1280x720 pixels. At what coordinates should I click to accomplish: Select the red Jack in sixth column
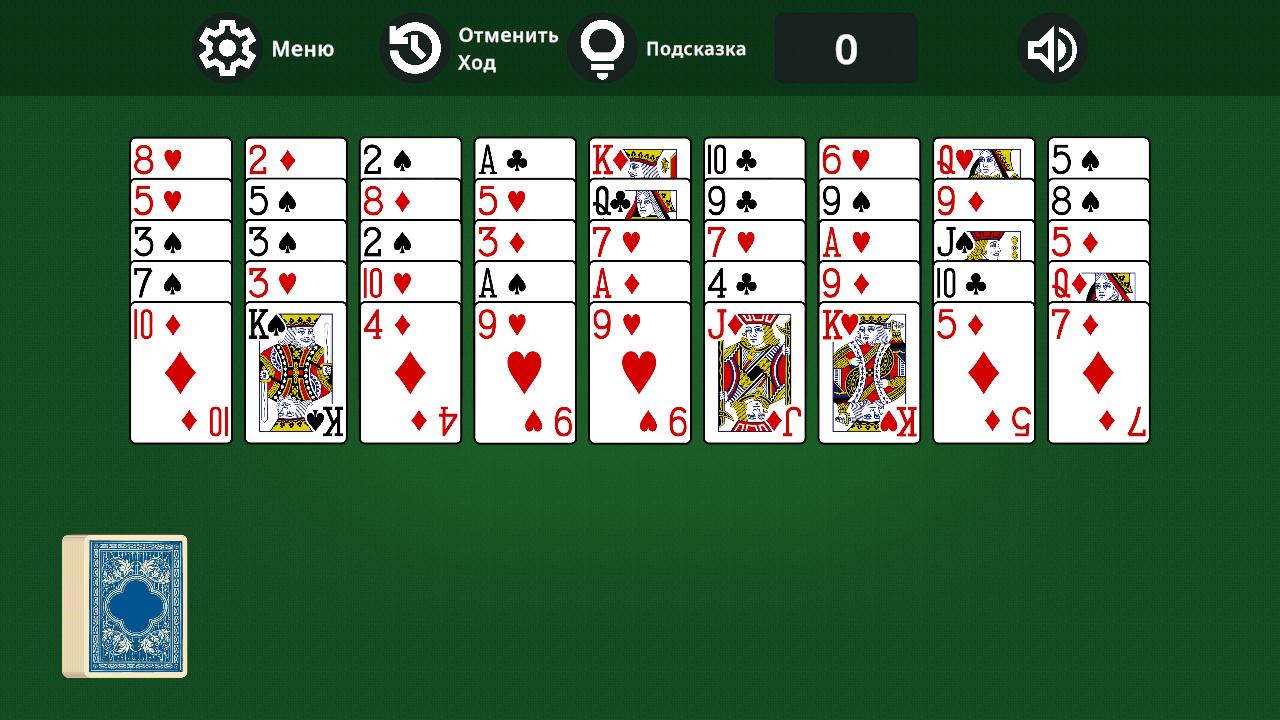(x=754, y=370)
